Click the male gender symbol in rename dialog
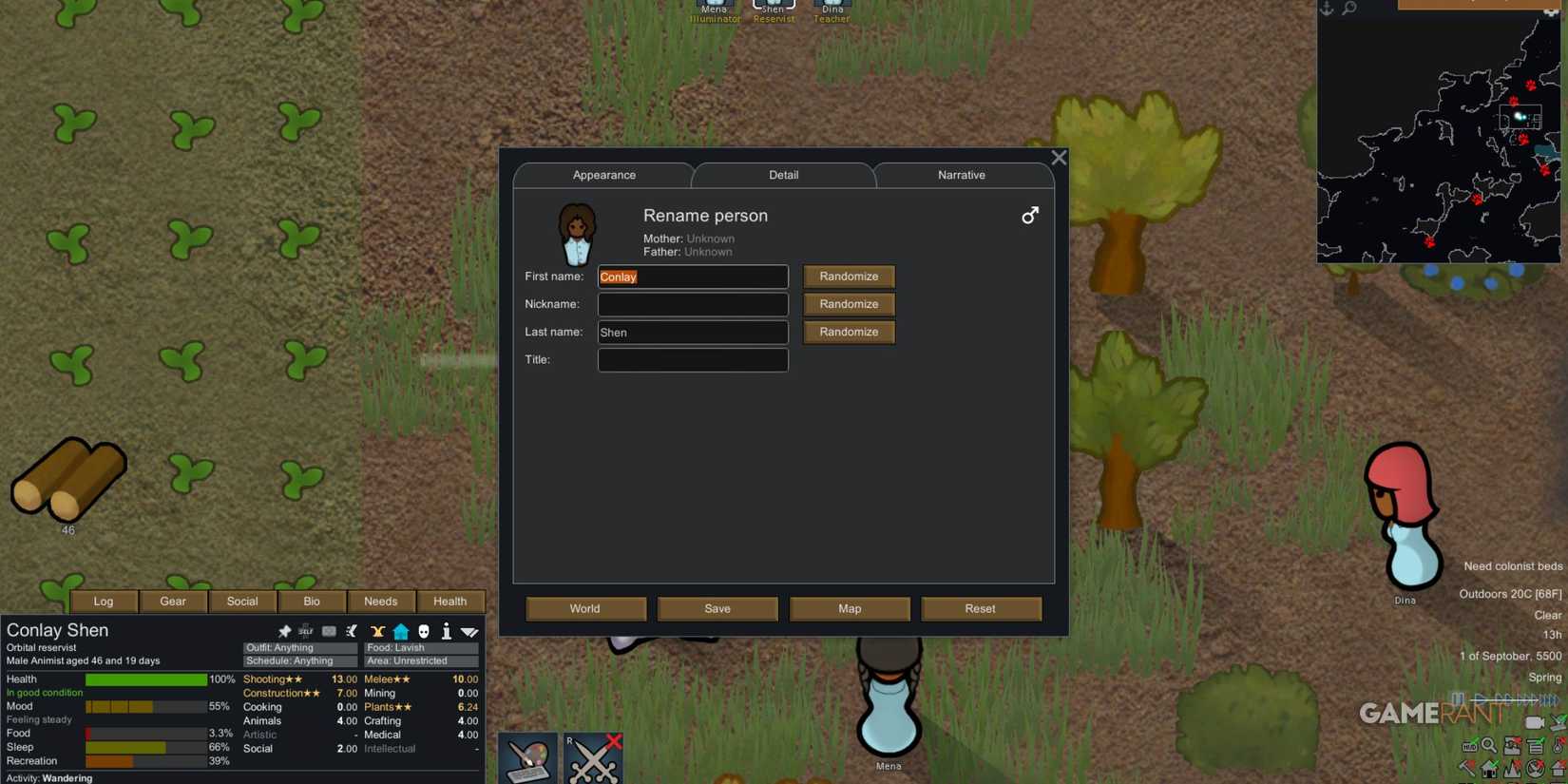Image resolution: width=1568 pixels, height=784 pixels. click(1030, 216)
